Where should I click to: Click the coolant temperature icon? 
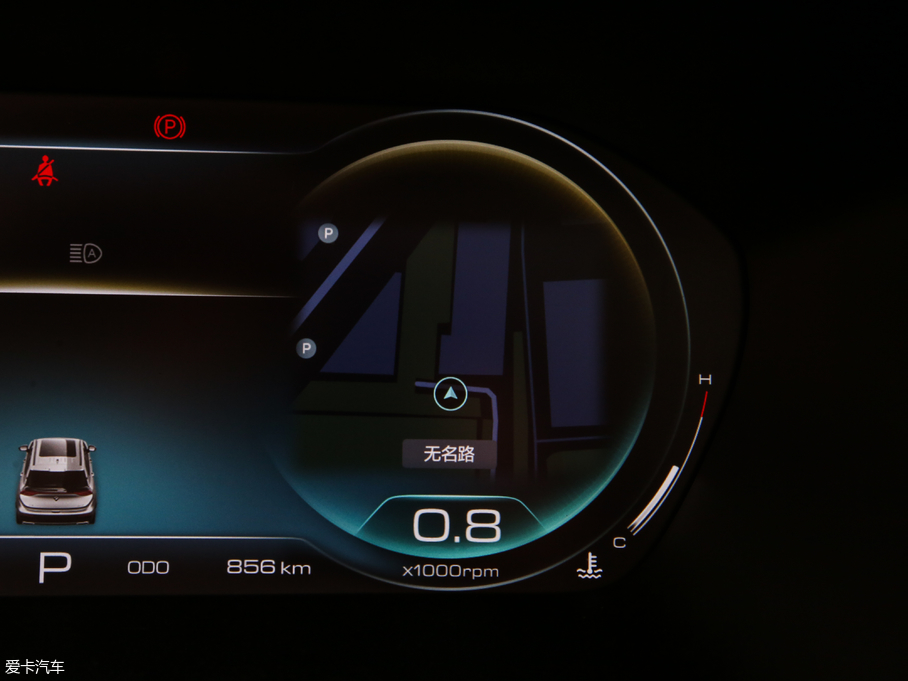(589, 567)
